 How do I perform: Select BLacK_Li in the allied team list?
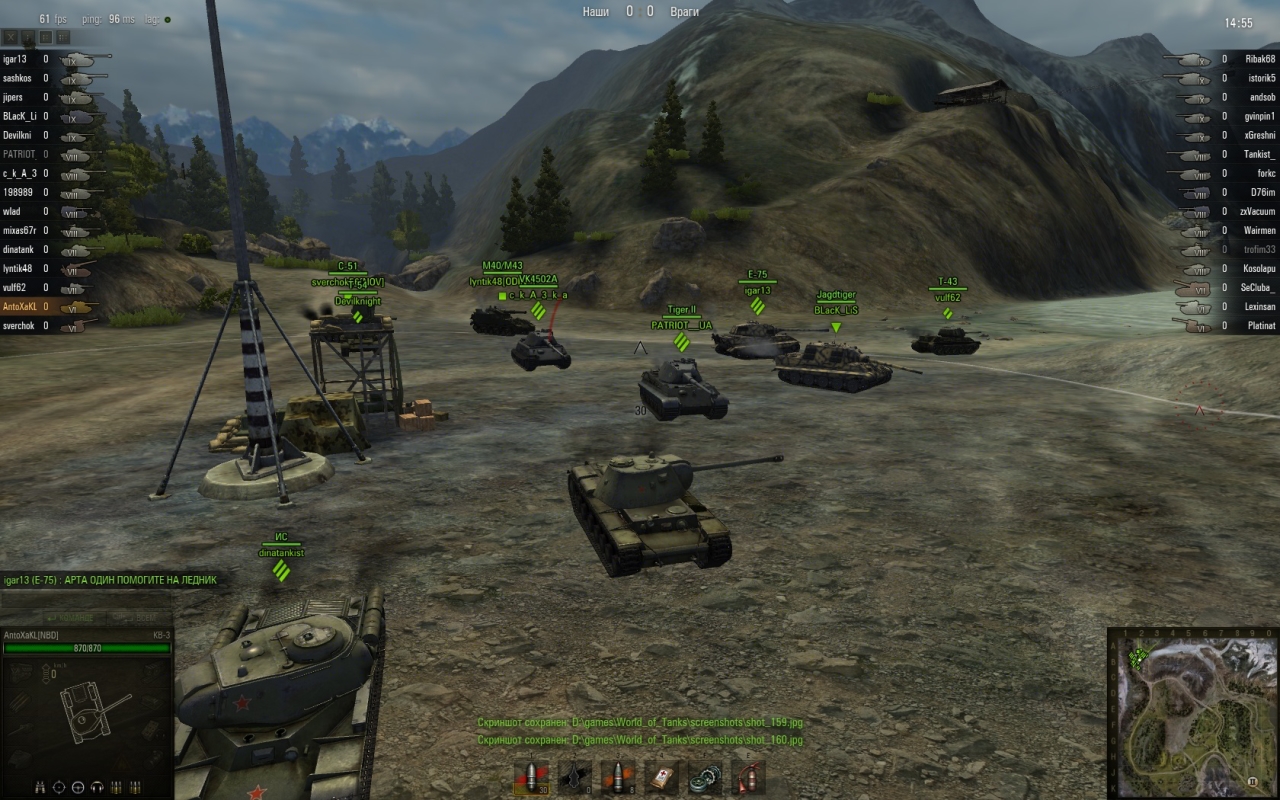coord(20,116)
